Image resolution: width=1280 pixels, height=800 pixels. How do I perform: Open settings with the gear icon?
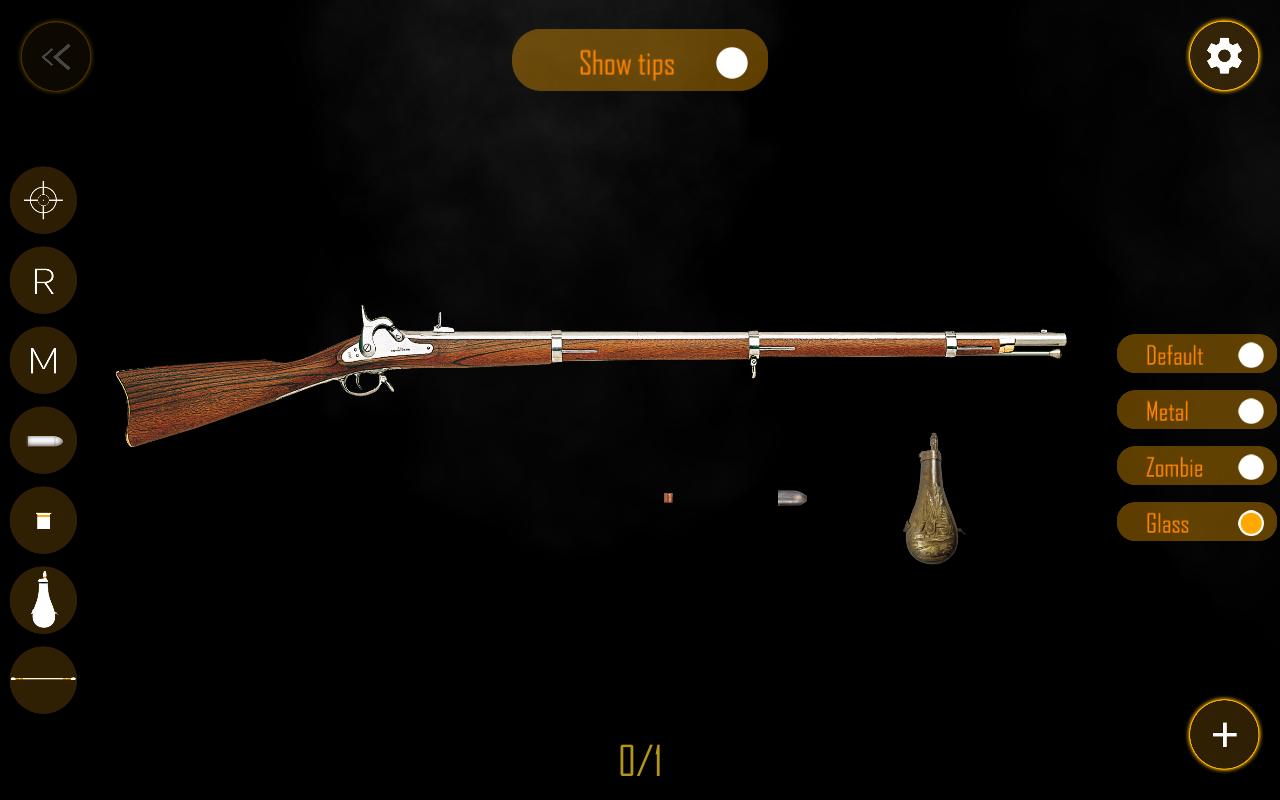(1224, 56)
